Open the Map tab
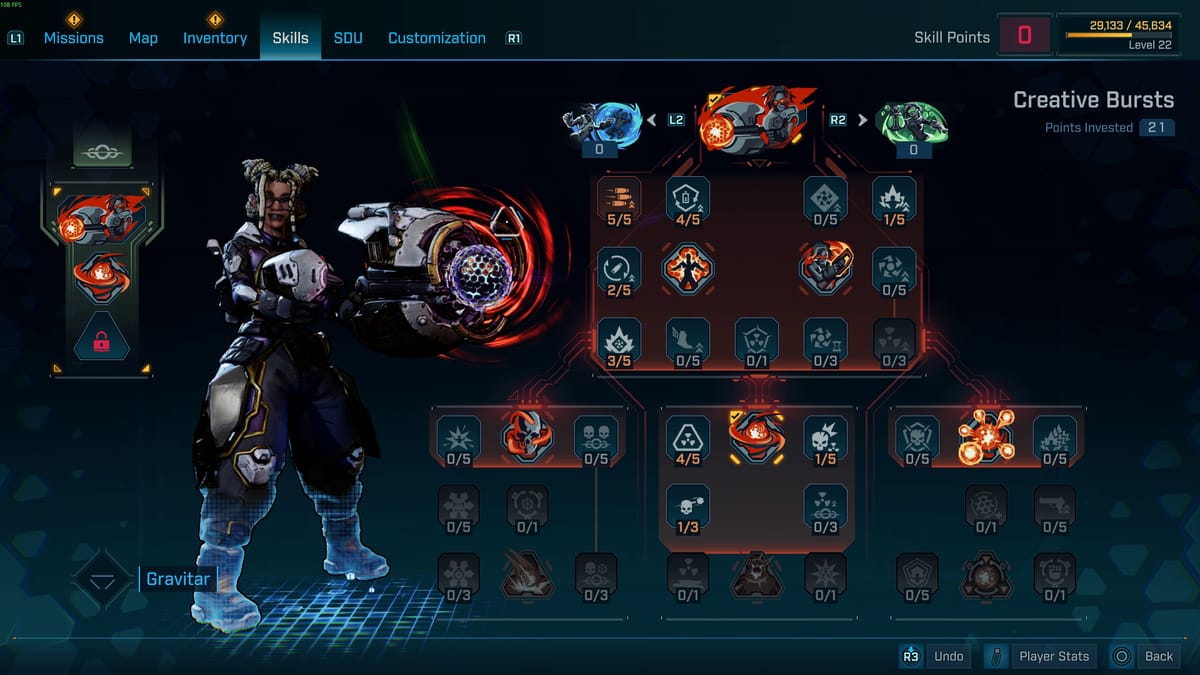The width and height of the screenshot is (1200, 675). (x=143, y=38)
